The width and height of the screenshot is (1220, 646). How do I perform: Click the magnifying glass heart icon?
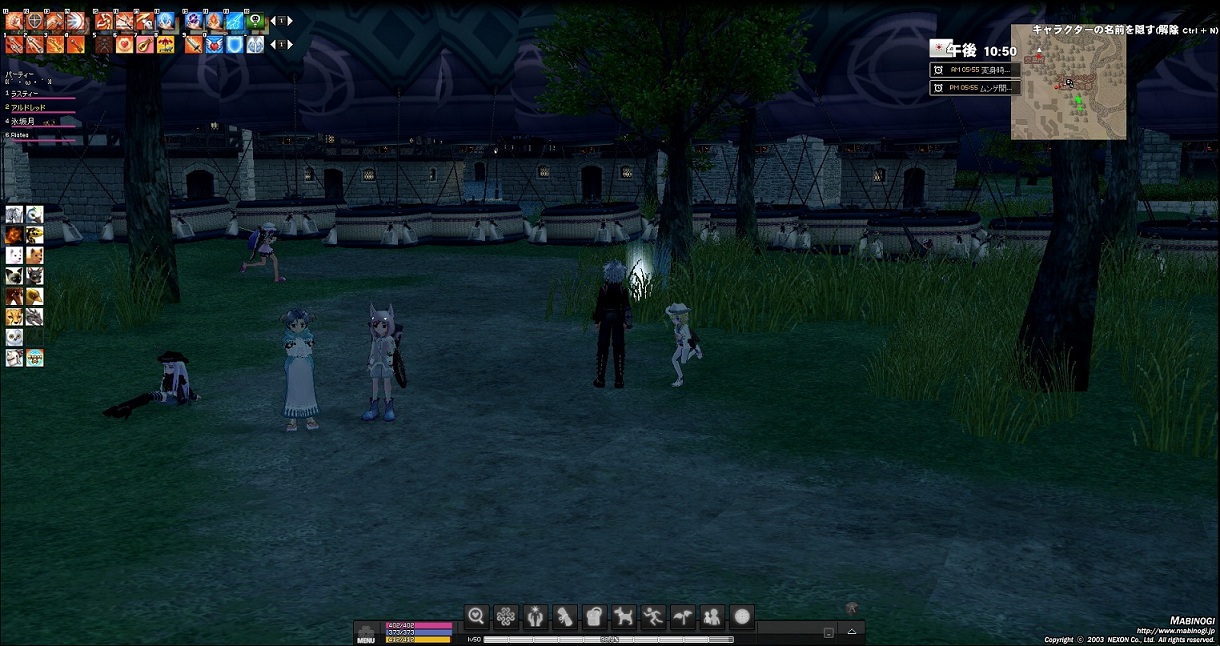coord(476,616)
